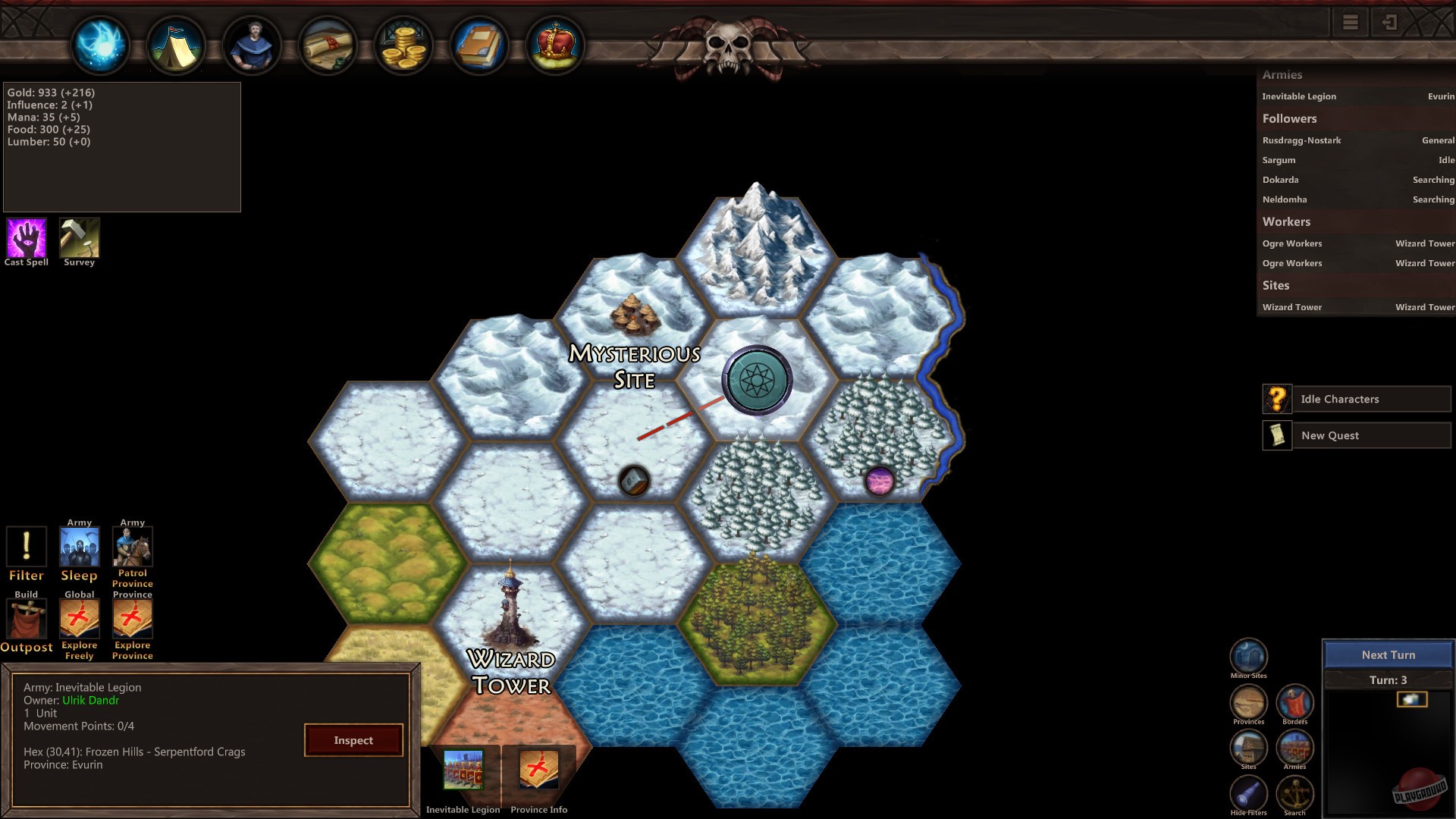Image resolution: width=1456 pixels, height=819 pixels.
Task: Click the Outpost build icon
Action: (x=27, y=622)
